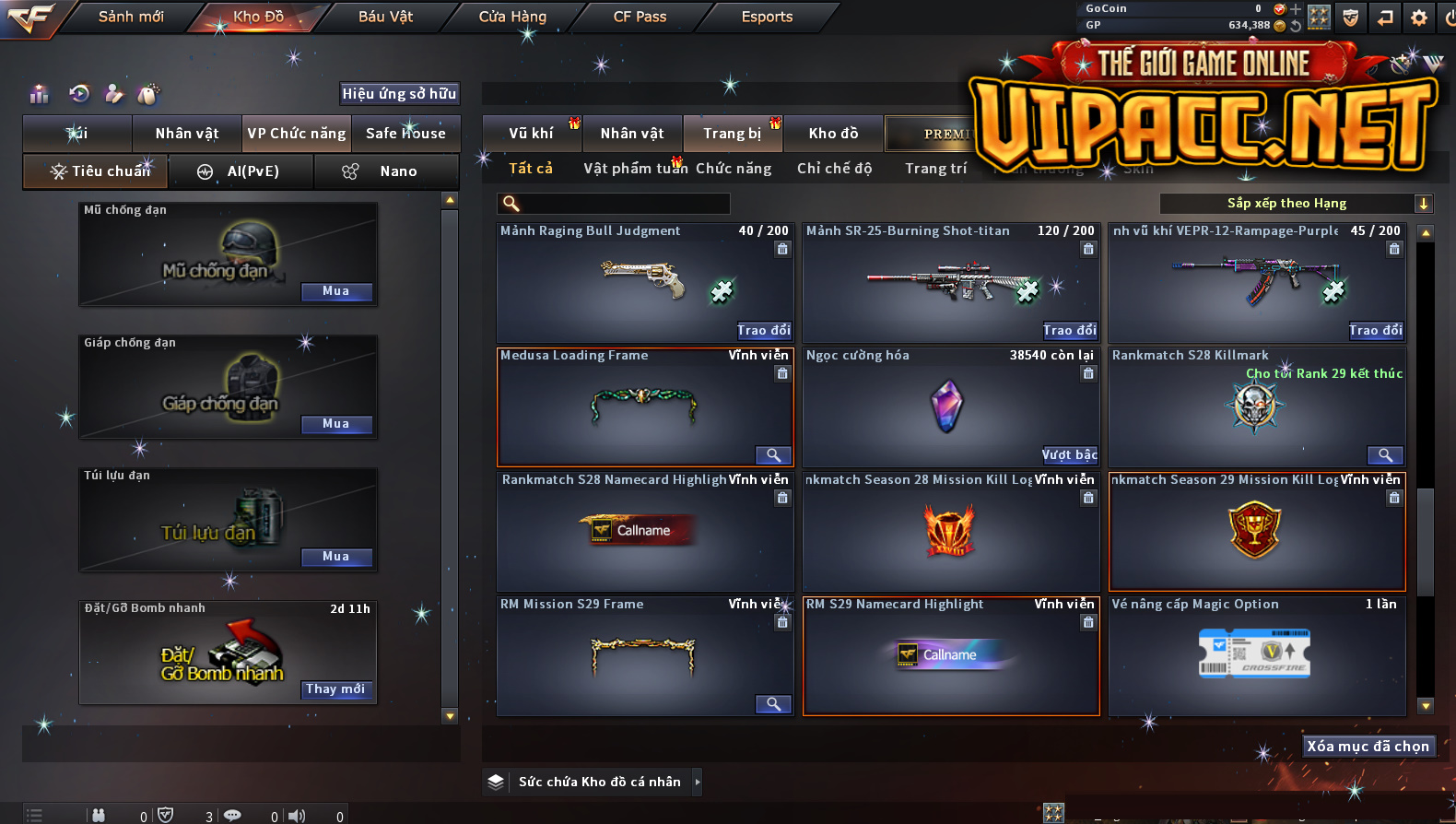Open the Cửa Hàng shop

pyautogui.click(x=512, y=17)
